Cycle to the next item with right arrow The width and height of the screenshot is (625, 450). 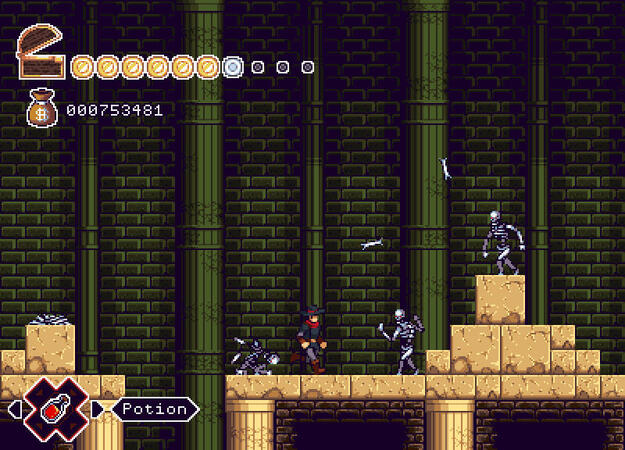97,409
